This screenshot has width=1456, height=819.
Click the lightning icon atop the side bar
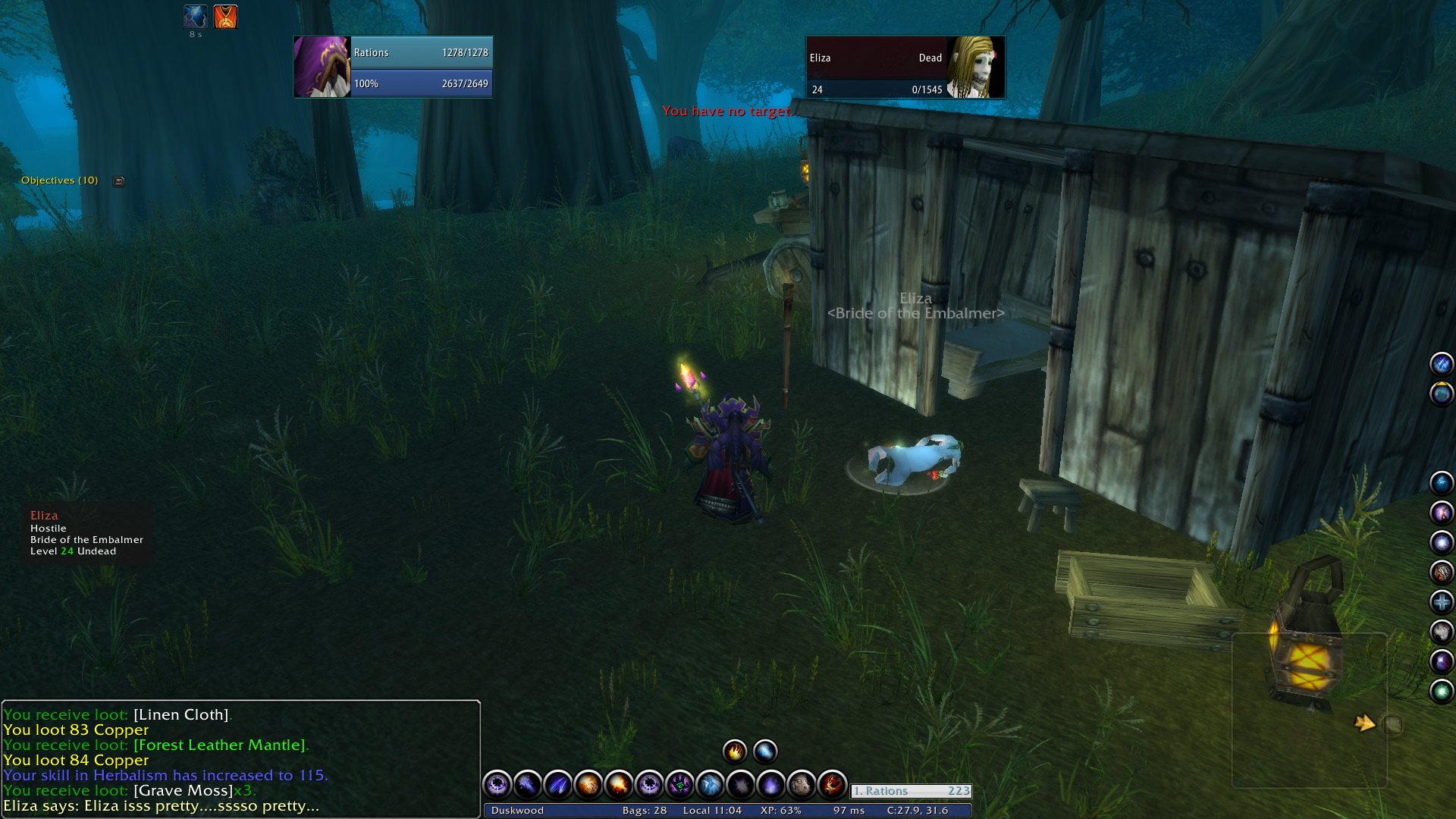tap(1441, 364)
